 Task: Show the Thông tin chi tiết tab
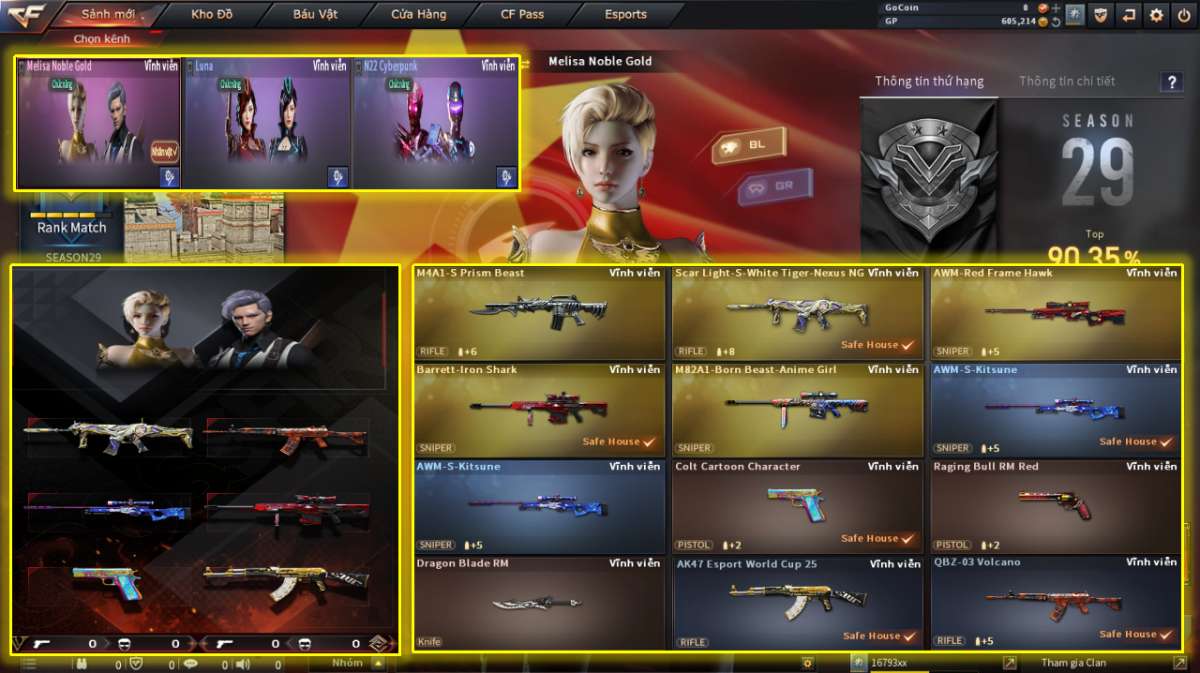point(1066,81)
